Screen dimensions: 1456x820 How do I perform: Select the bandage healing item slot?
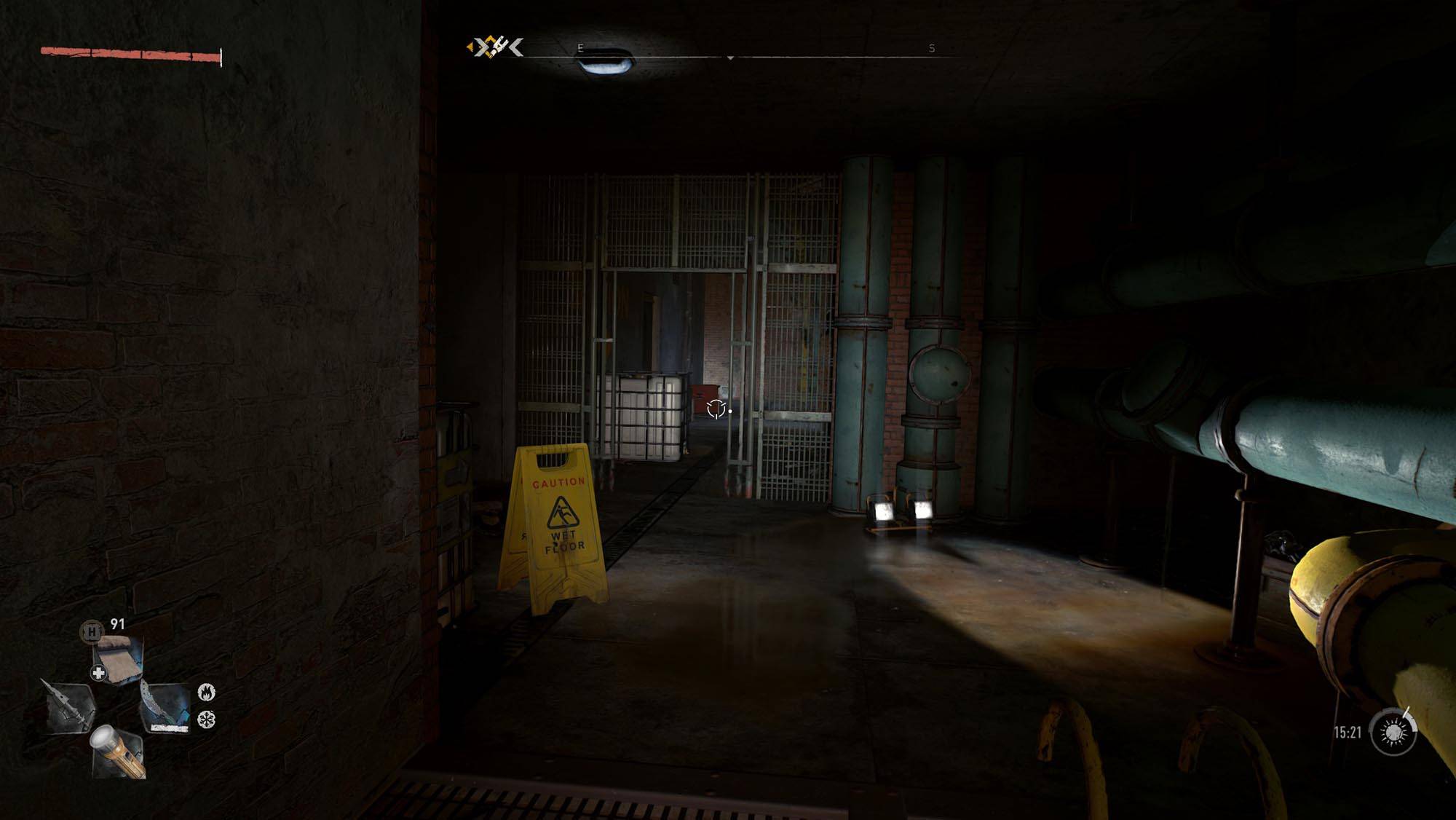[x=119, y=659]
